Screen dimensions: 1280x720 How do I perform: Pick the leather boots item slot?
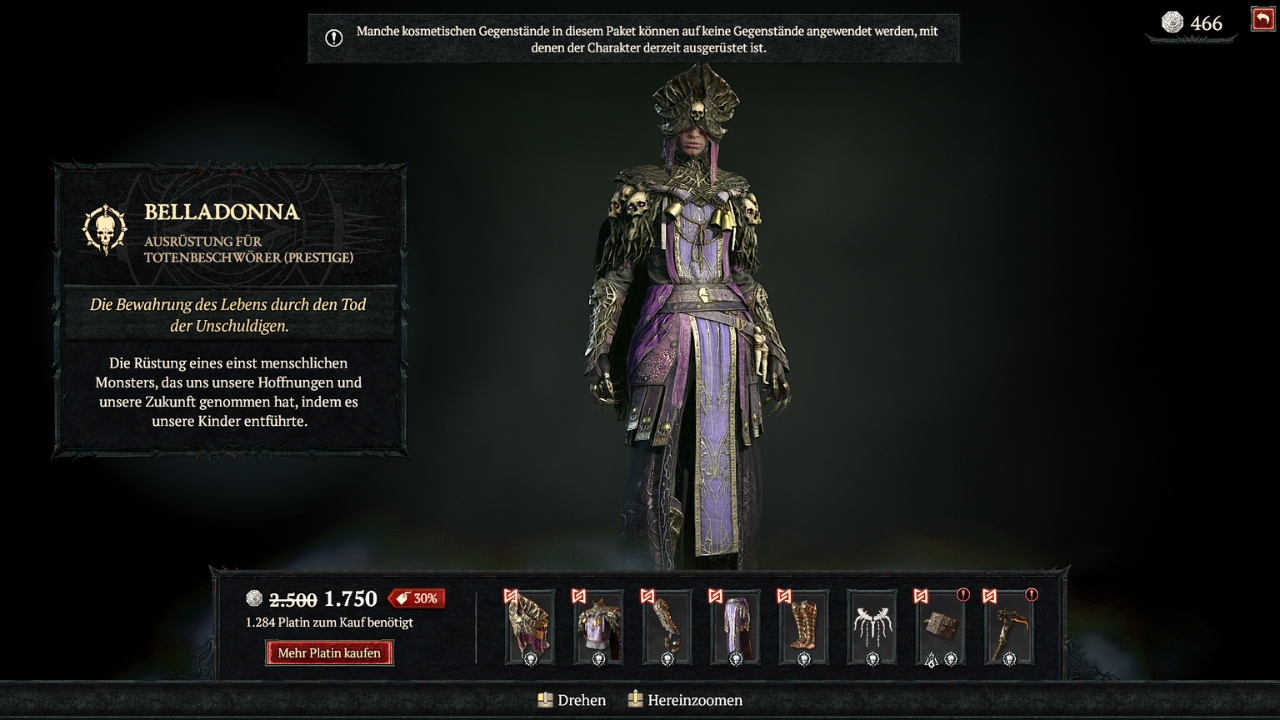(803, 627)
